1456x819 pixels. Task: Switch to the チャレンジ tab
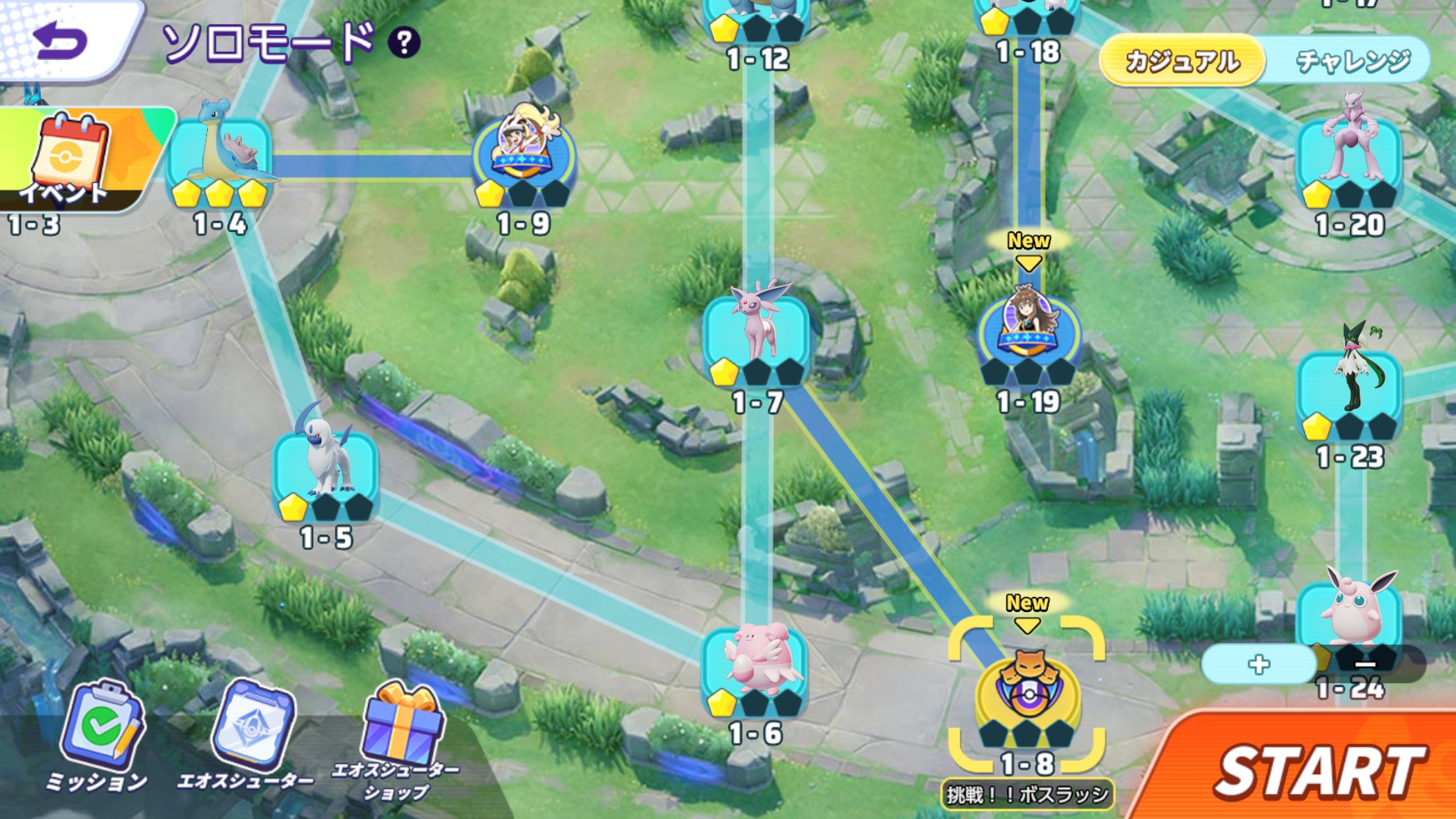1352,61
